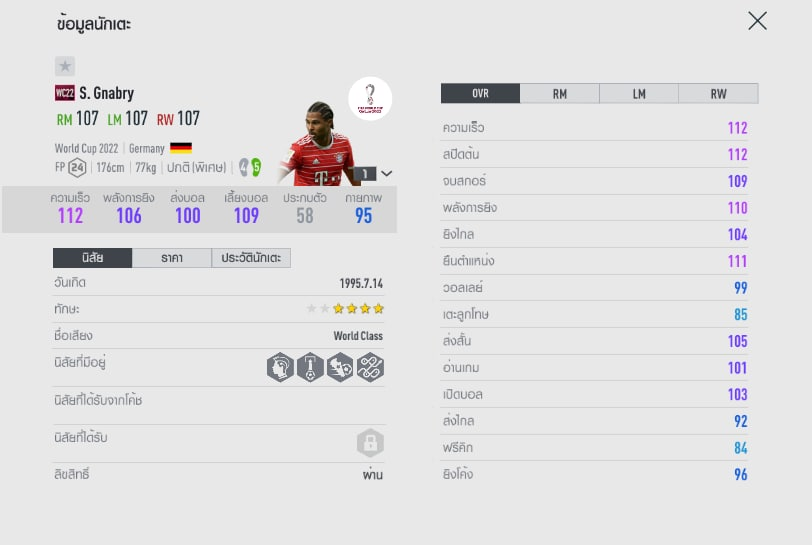This screenshot has width=812, height=545.
Task: Open the ประวัตินักเตะ player history tab
Action: pos(251,258)
